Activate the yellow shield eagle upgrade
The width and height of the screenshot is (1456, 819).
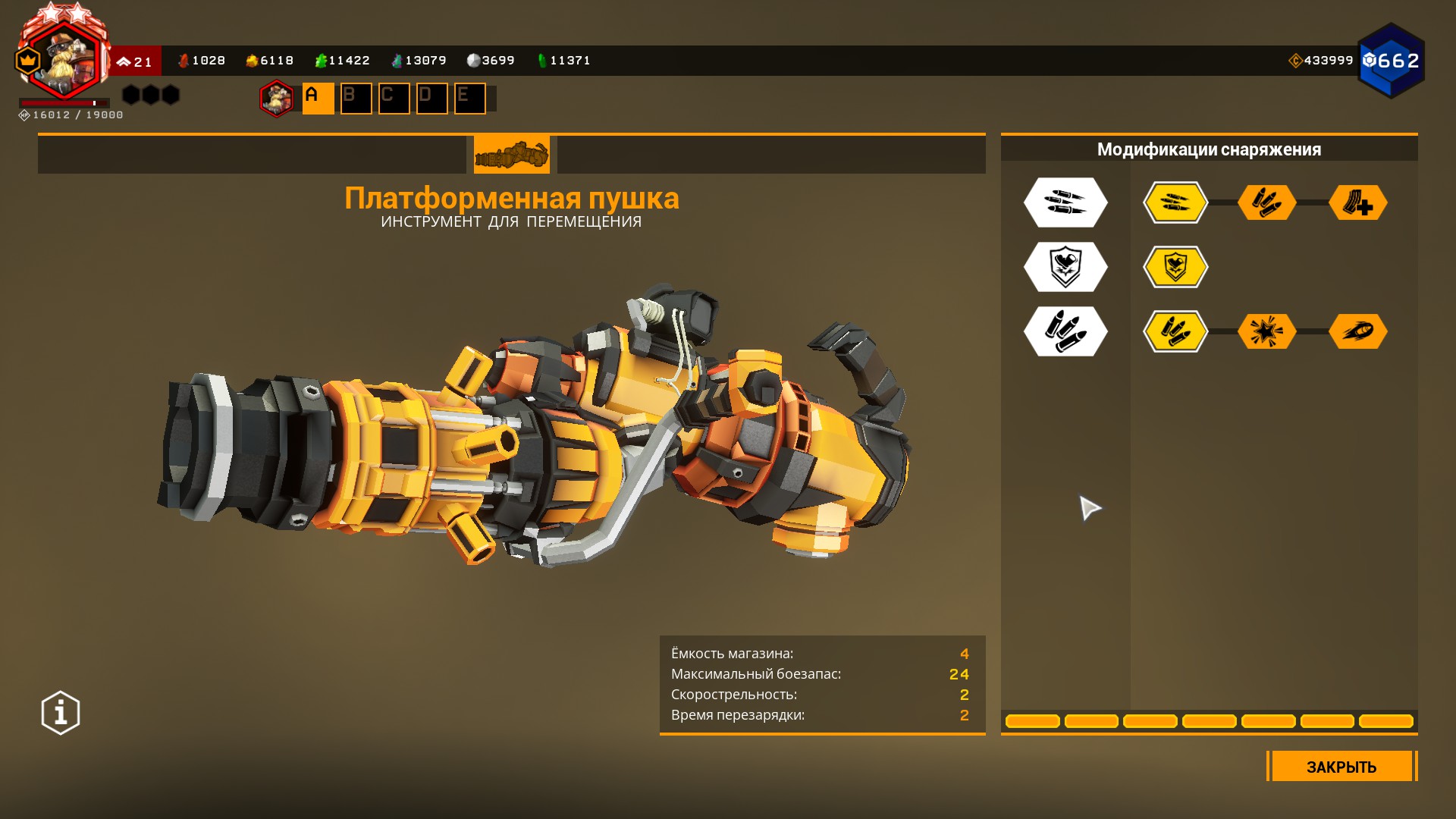[x=1175, y=267]
